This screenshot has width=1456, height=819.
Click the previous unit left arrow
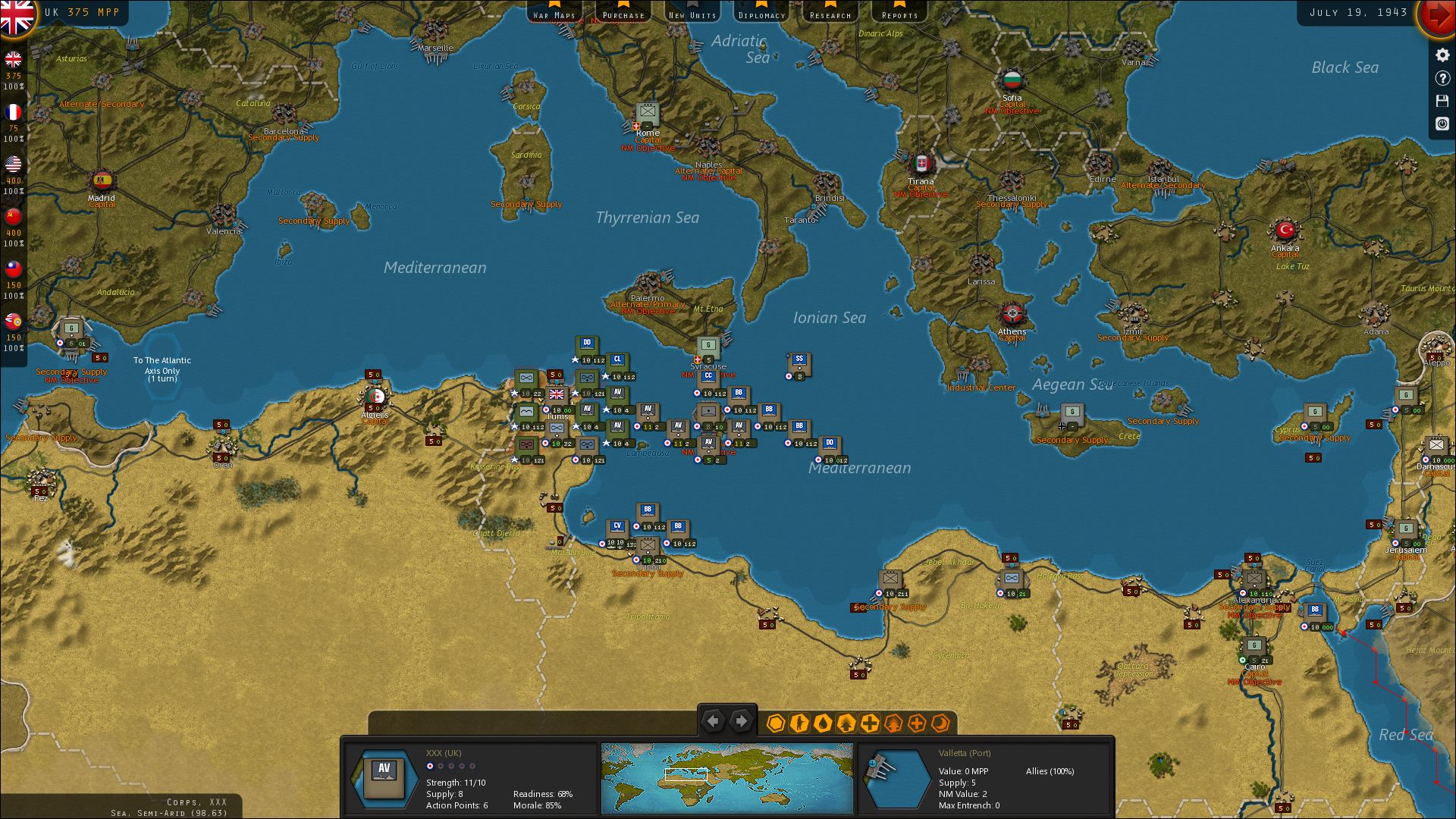pos(712,720)
